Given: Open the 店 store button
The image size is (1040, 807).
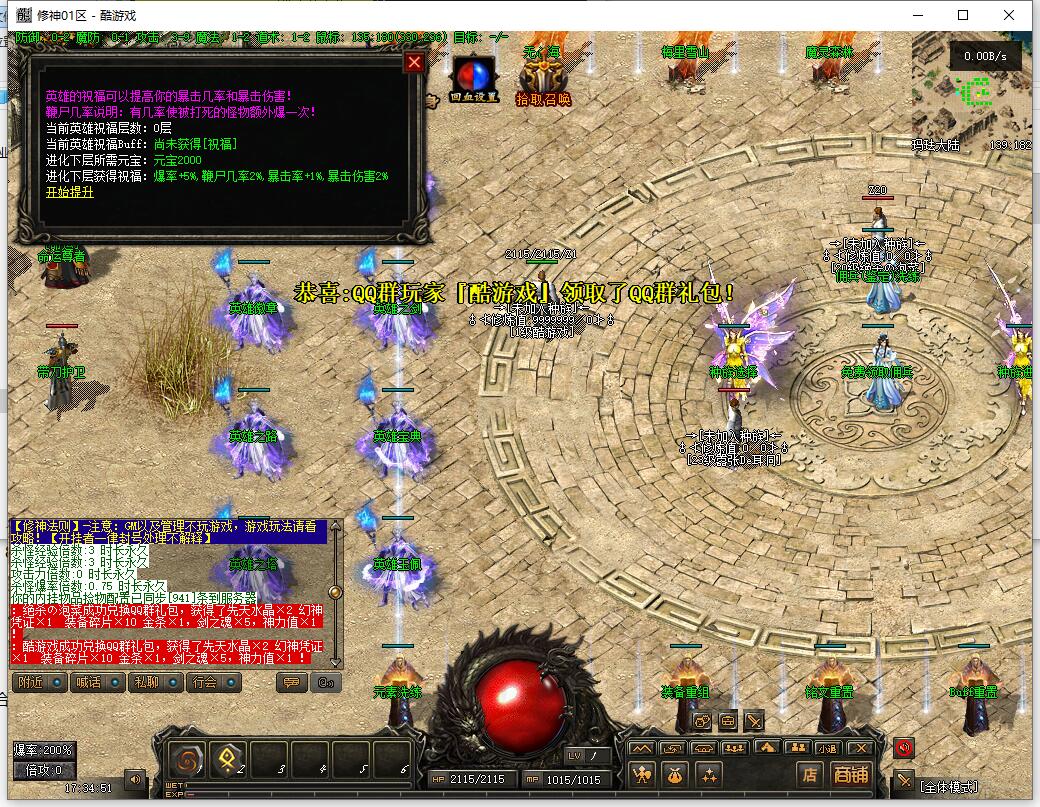Looking at the screenshot, I should coord(810,774).
